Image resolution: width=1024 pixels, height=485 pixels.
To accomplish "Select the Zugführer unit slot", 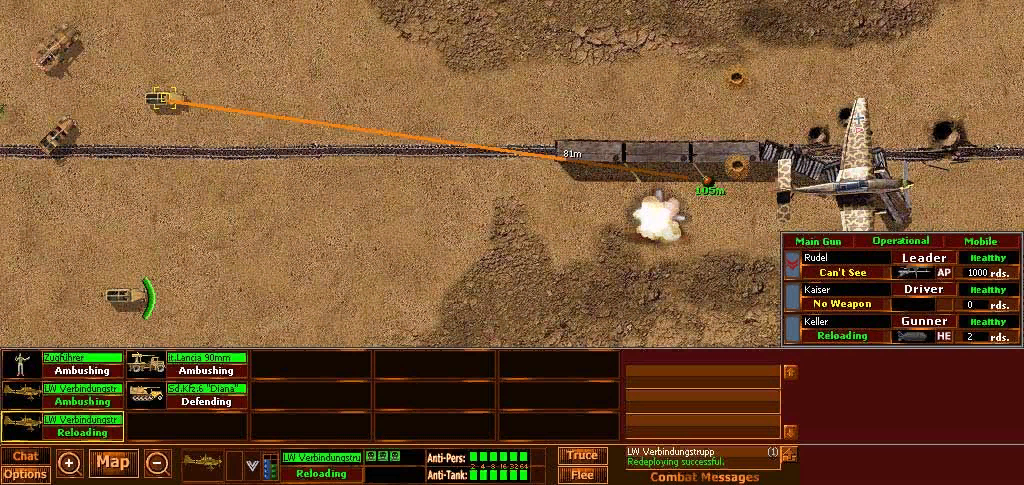I will coord(62,364).
